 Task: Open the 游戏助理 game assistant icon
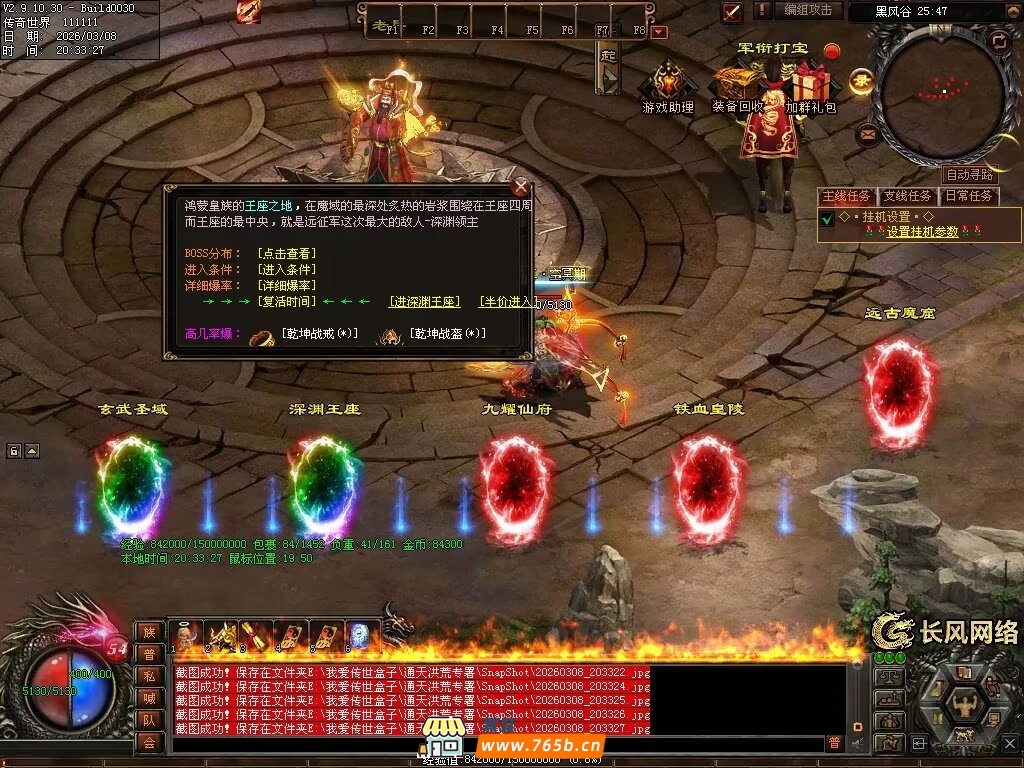coord(667,88)
